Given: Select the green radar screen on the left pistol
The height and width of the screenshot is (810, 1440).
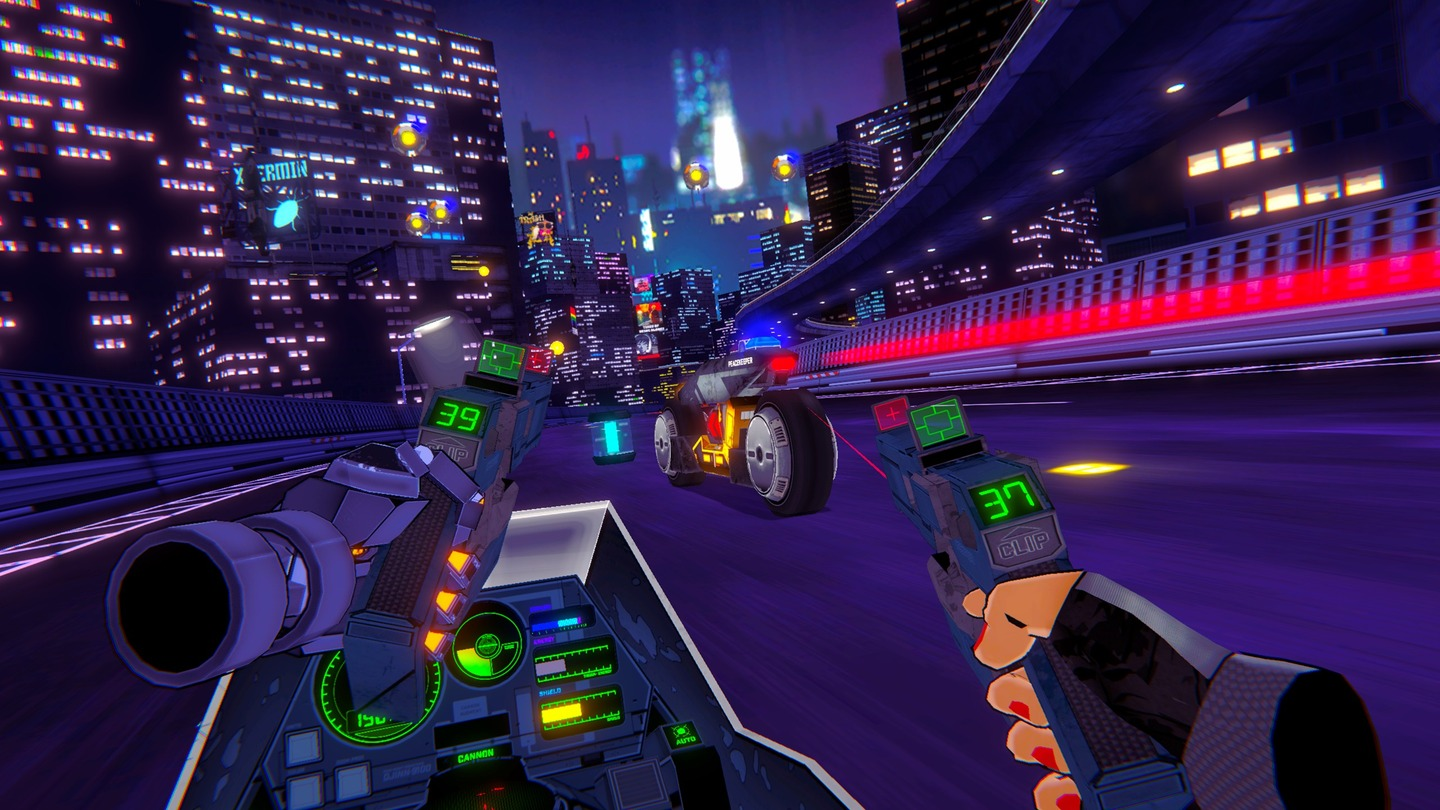Looking at the screenshot, I should click(498, 357).
